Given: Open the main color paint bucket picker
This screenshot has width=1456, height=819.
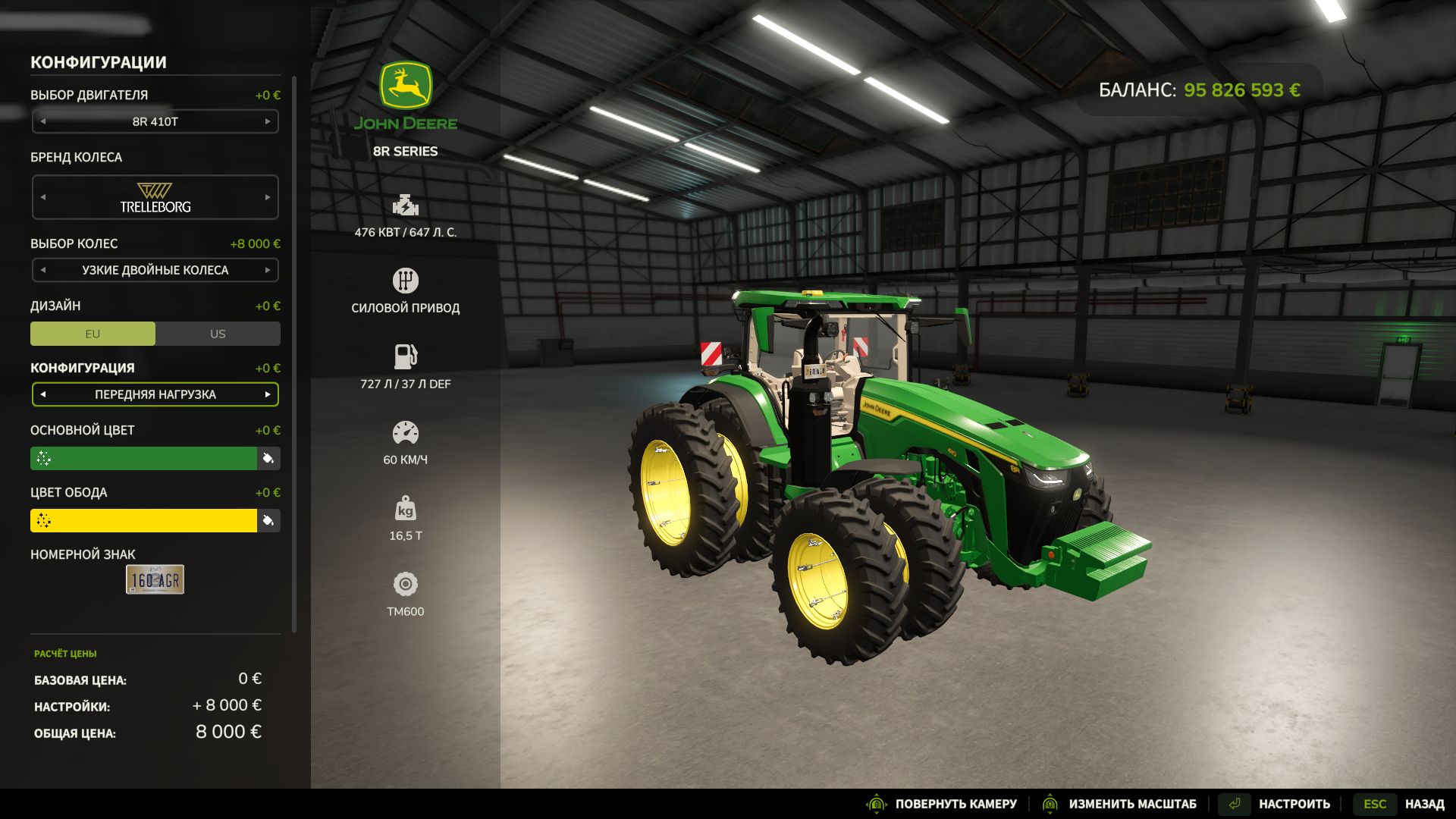Looking at the screenshot, I should tap(269, 458).
